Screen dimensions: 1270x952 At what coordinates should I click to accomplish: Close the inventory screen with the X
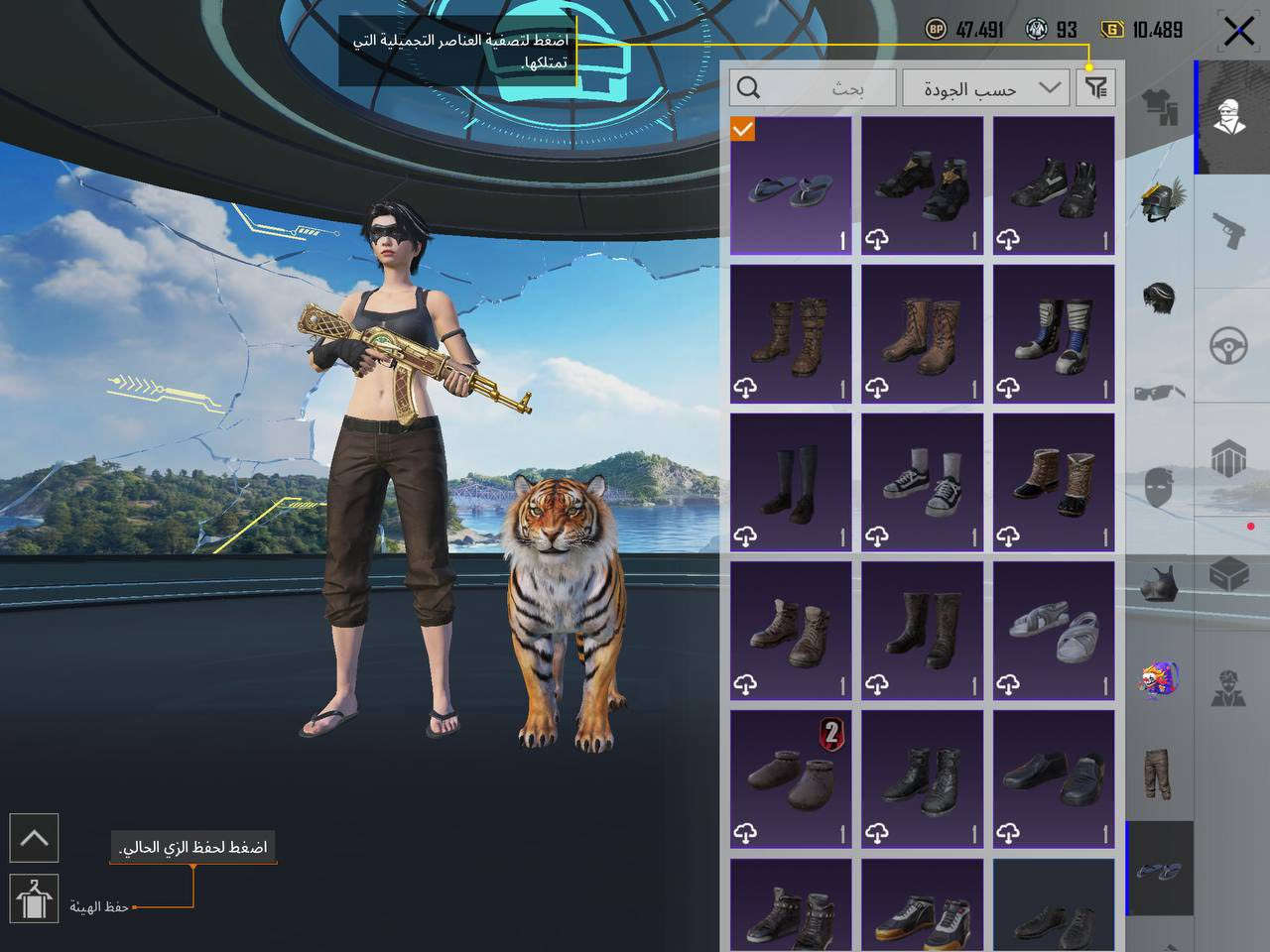pyautogui.click(x=1238, y=32)
